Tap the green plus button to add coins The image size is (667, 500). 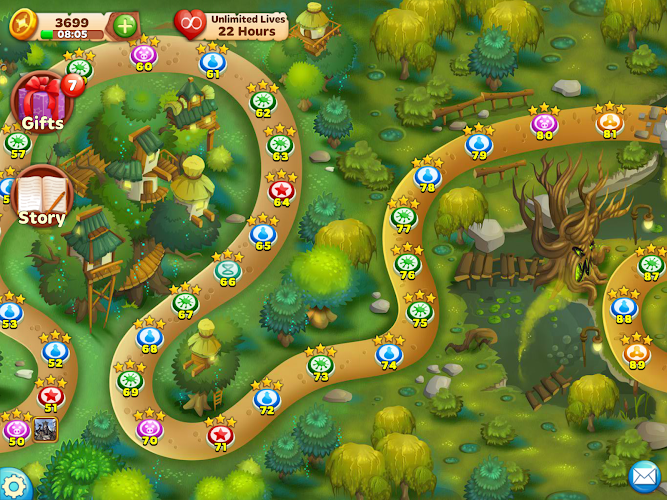coord(125,25)
